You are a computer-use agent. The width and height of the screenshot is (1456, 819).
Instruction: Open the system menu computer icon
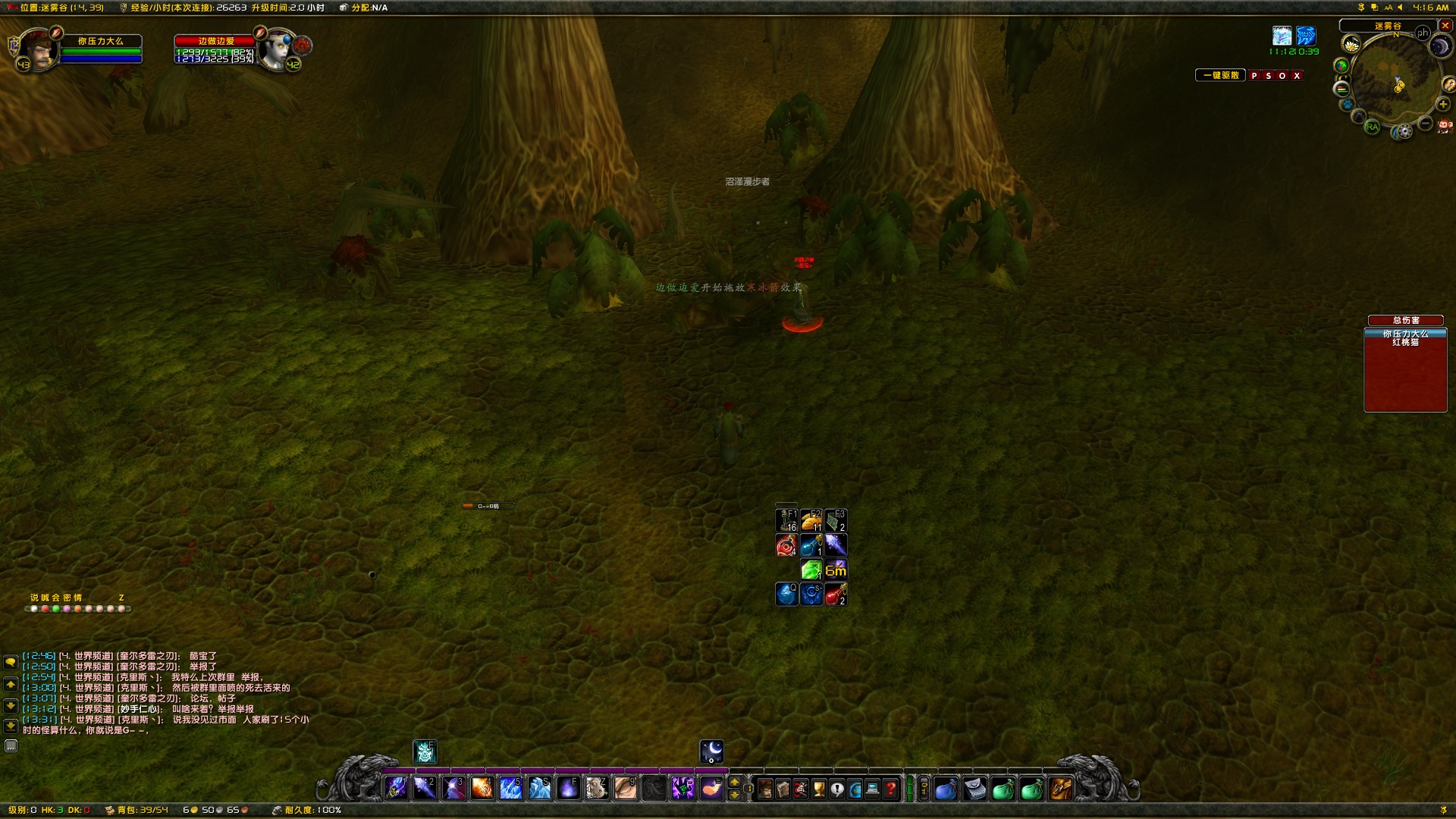click(x=872, y=789)
